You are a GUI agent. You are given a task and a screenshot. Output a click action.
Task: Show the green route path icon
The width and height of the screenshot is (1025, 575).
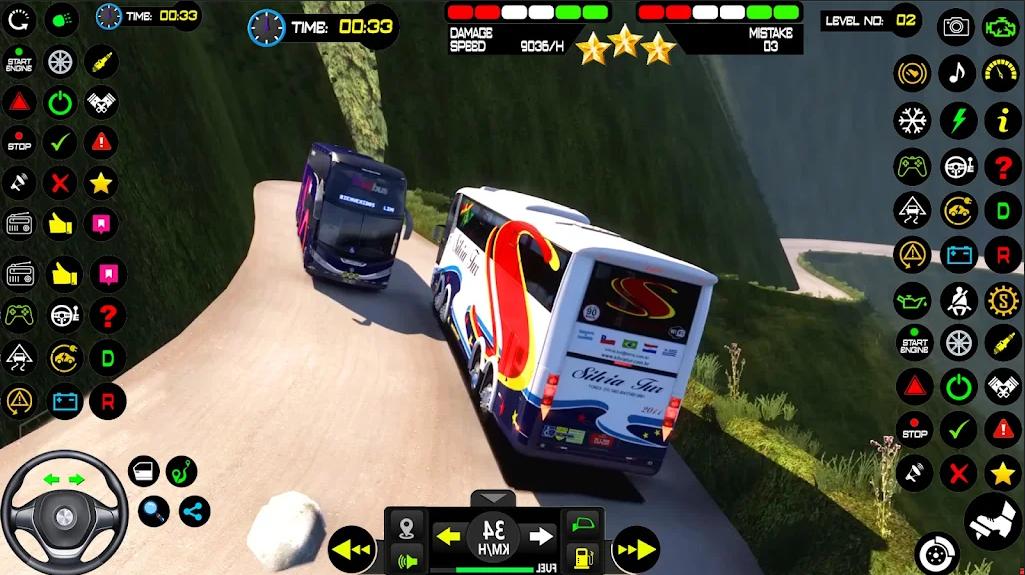181,471
